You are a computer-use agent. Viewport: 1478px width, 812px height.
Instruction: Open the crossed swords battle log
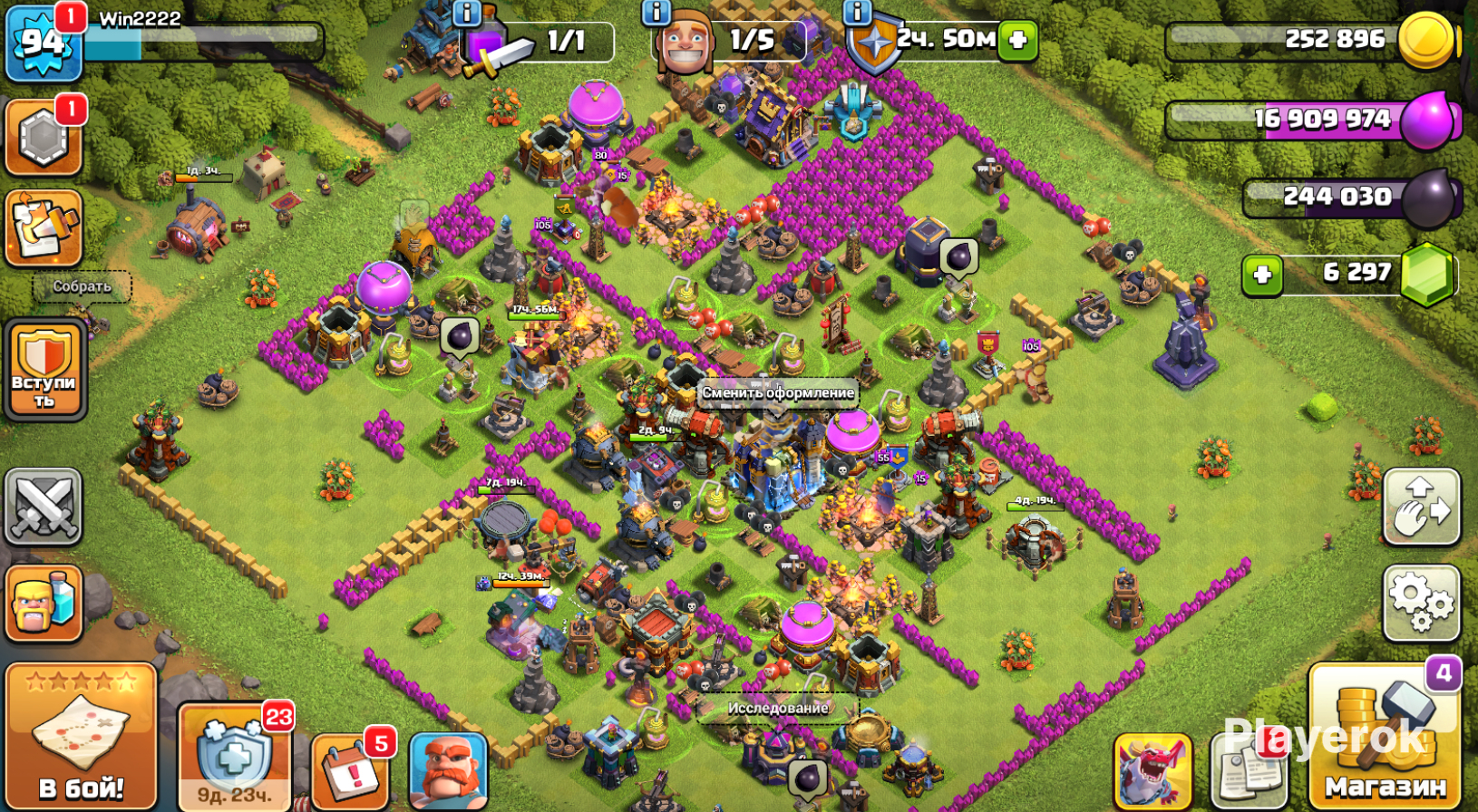click(x=44, y=507)
